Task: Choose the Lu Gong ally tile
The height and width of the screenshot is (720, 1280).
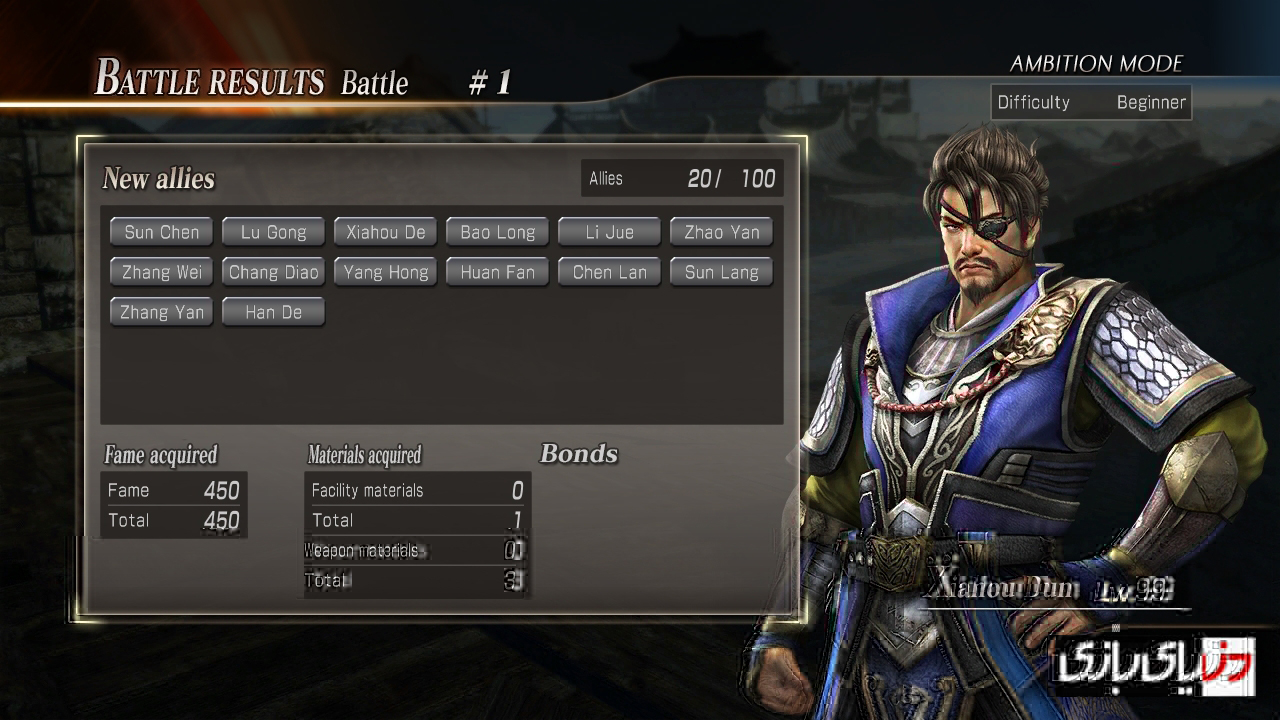Action: (273, 232)
